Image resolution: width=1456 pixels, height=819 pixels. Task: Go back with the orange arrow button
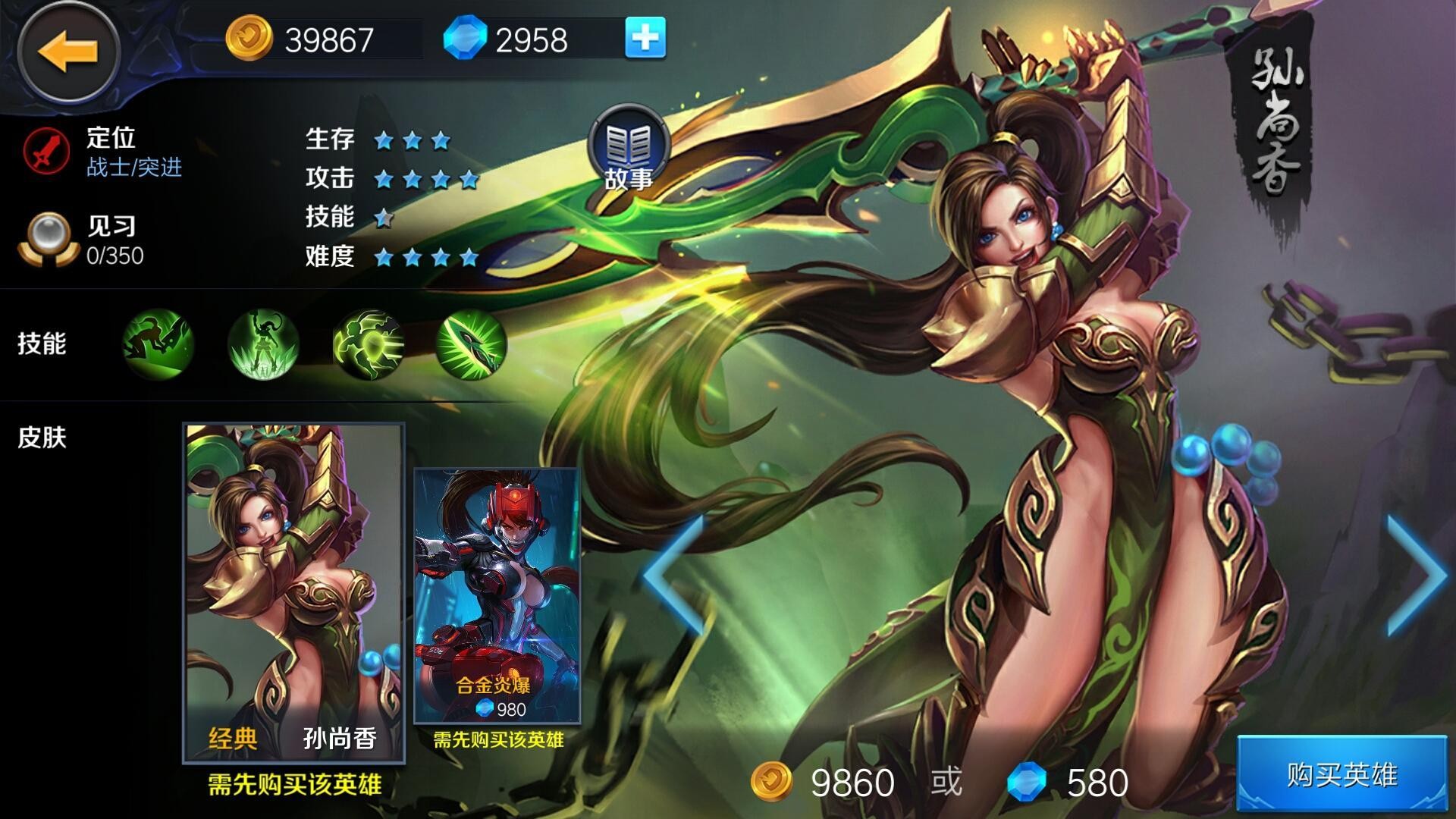coord(68,52)
